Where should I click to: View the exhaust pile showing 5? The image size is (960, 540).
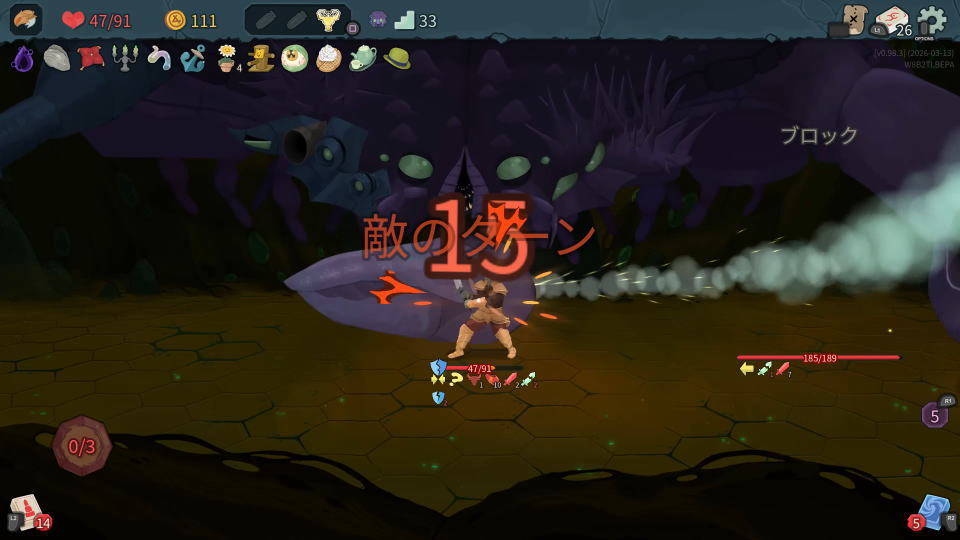[x=934, y=415]
